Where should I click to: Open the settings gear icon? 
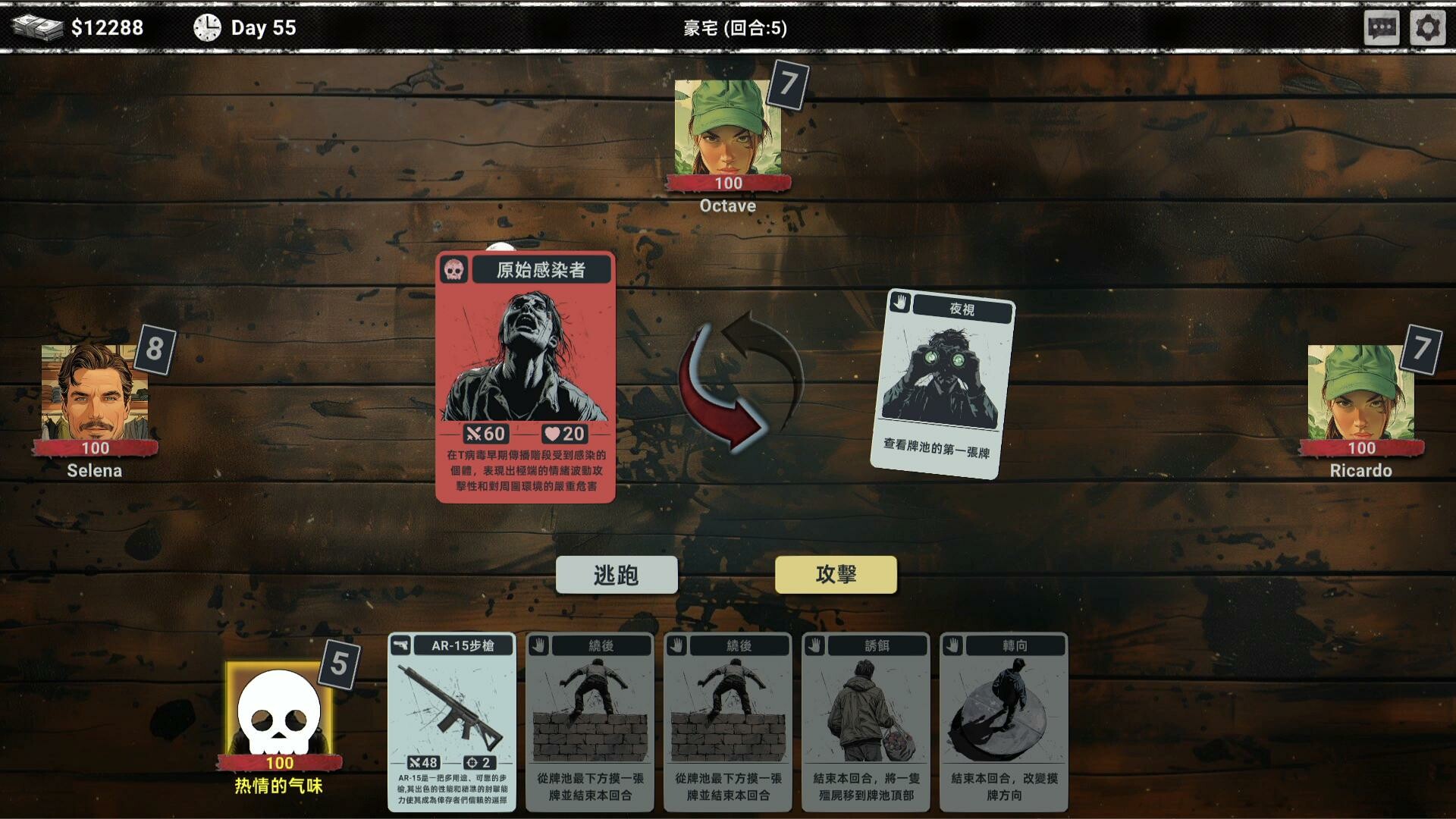(x=1428, y=27)
